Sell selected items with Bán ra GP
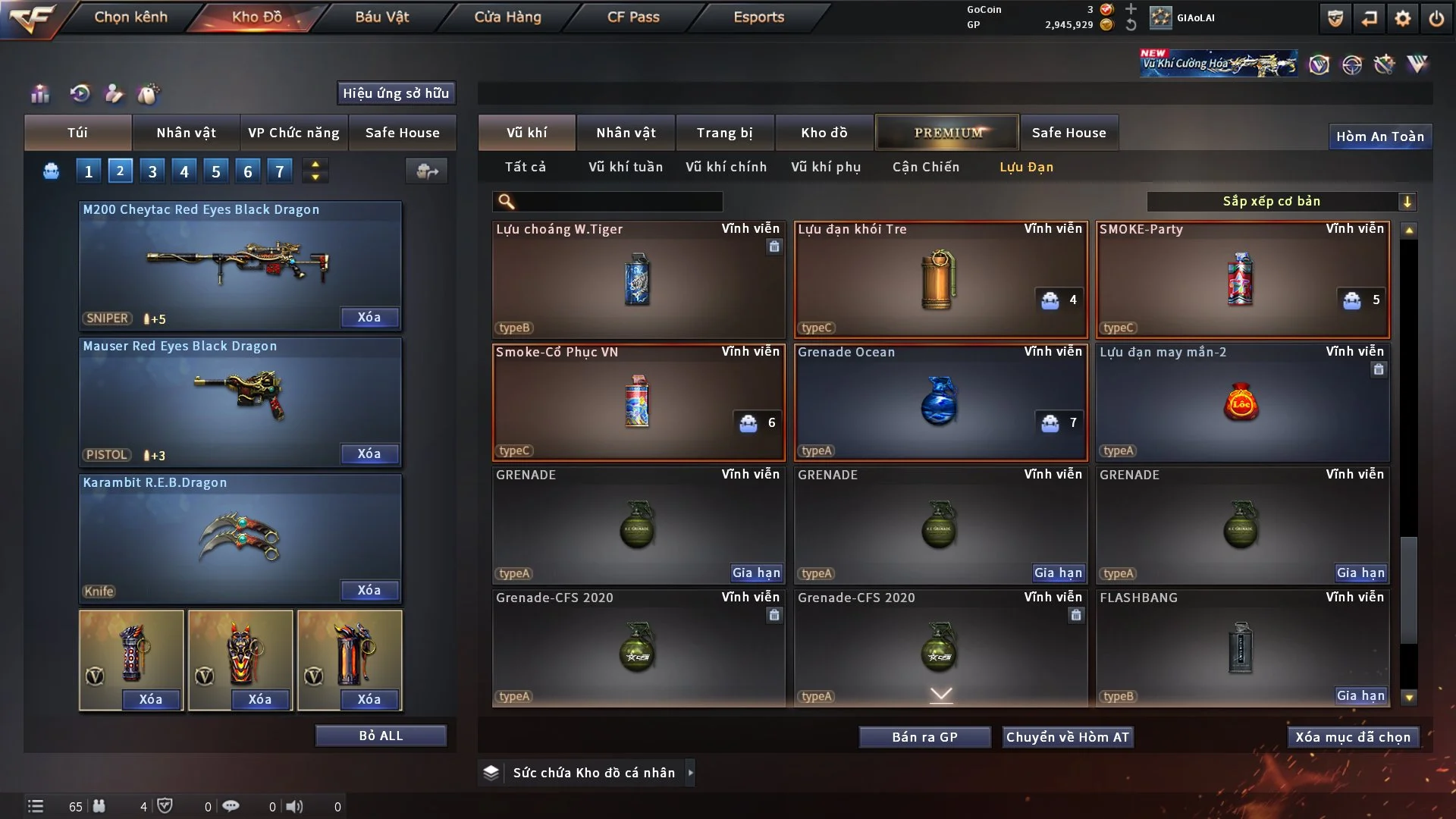 click(924, 737)
